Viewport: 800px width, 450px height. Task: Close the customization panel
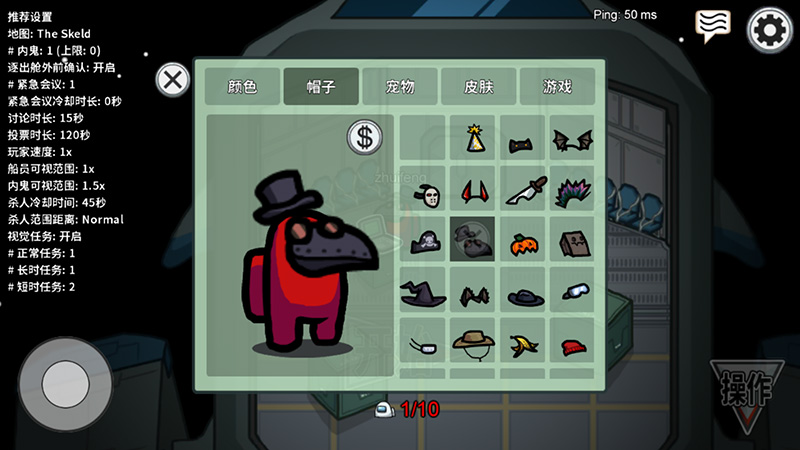point(174,79)
